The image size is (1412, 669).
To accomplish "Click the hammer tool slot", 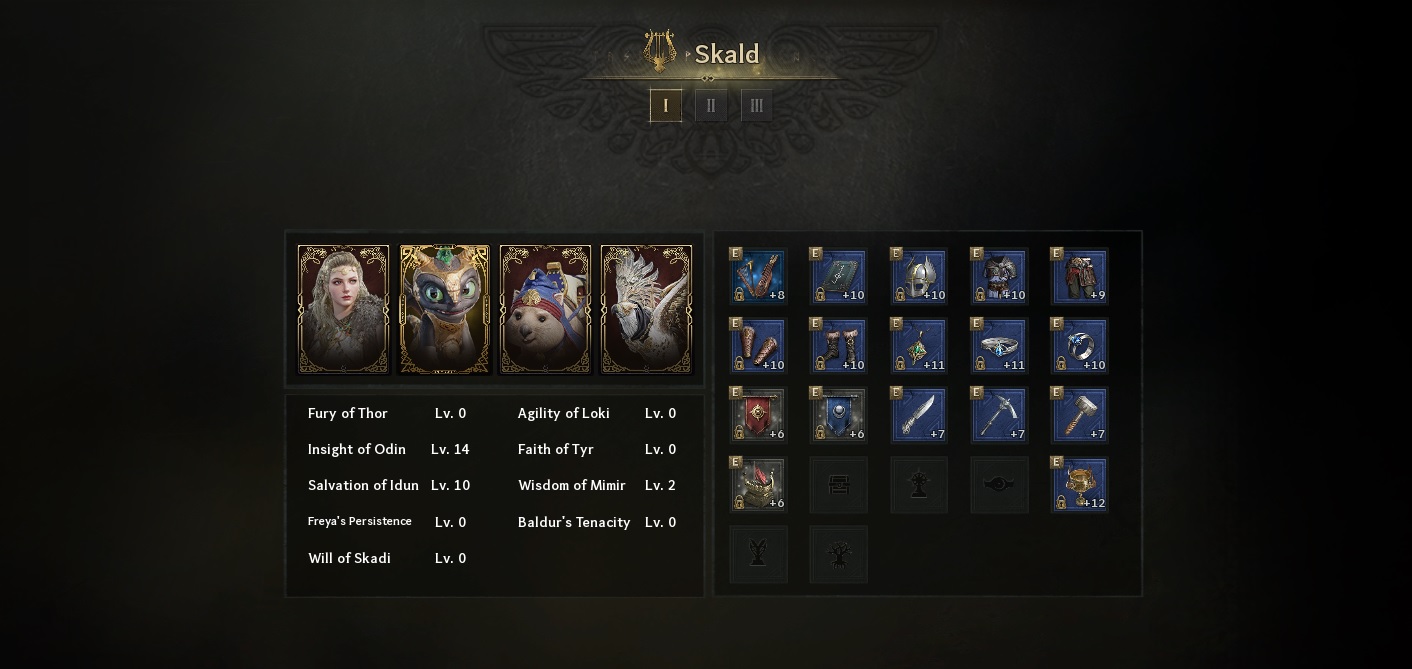I will click(1079, 415).
